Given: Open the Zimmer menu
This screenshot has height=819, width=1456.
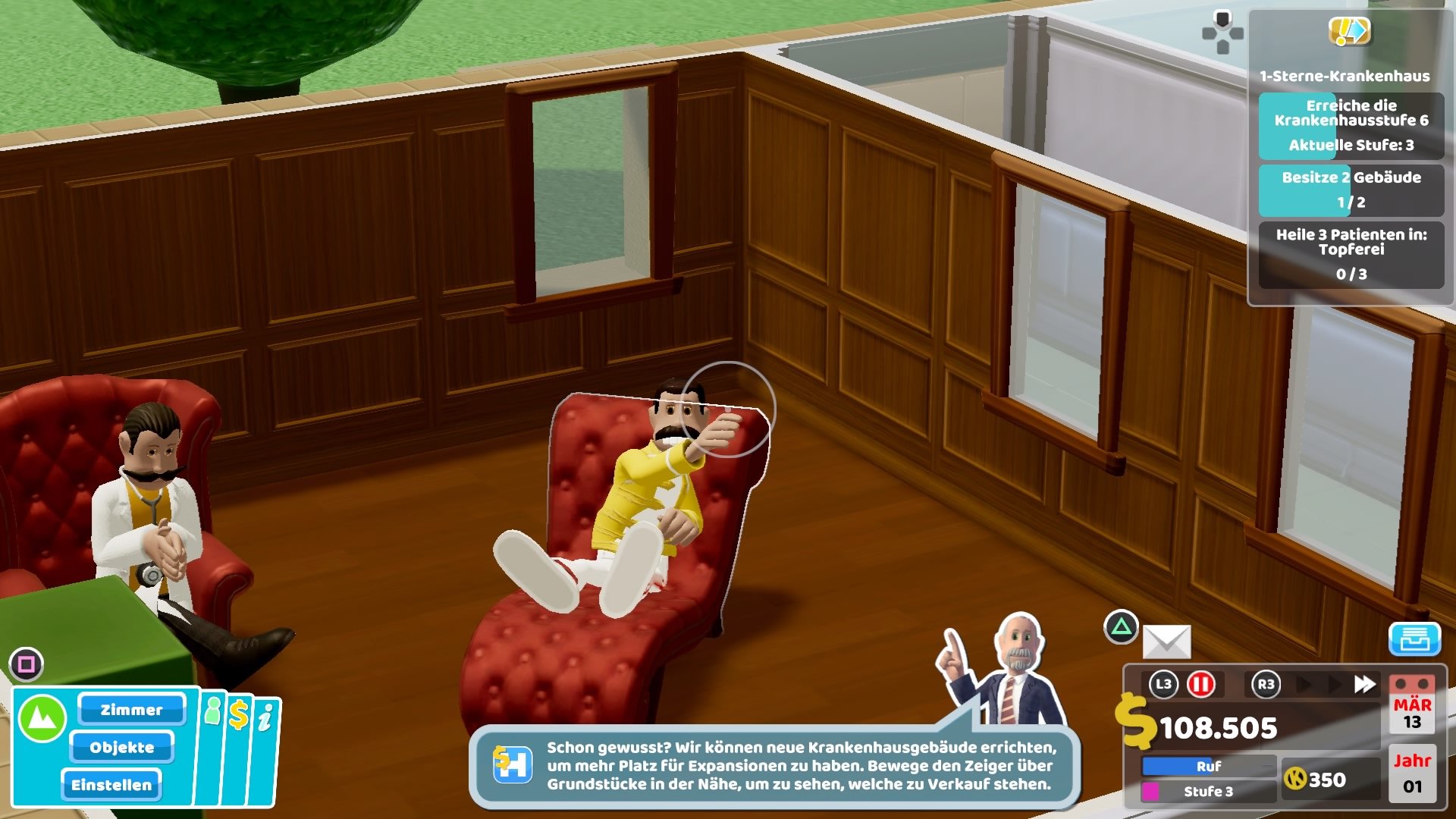Looking at the screenshot, I should pyautogui.click(x=130, y=710).
